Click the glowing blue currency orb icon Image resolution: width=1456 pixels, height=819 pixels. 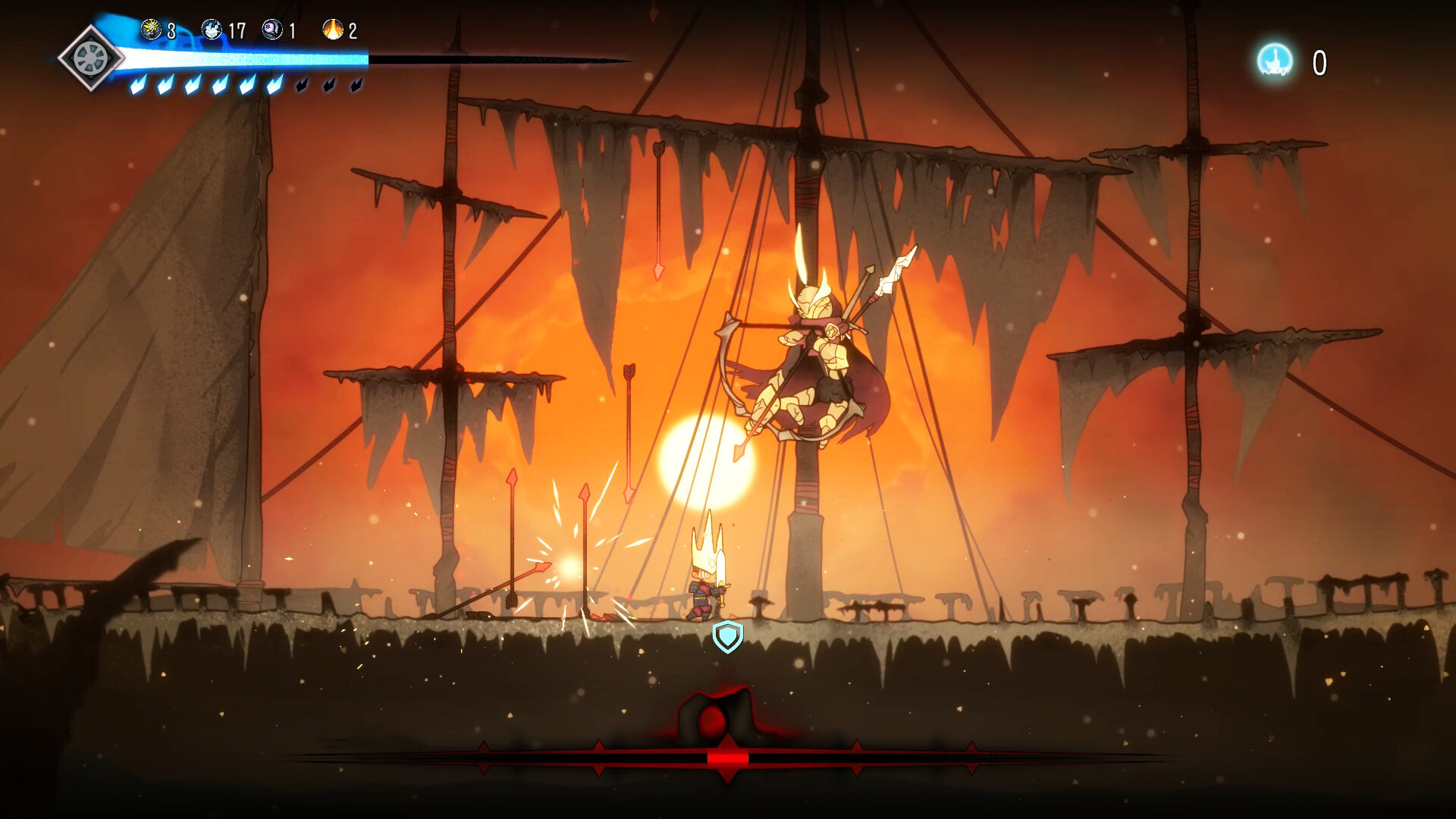(1276, 61)
